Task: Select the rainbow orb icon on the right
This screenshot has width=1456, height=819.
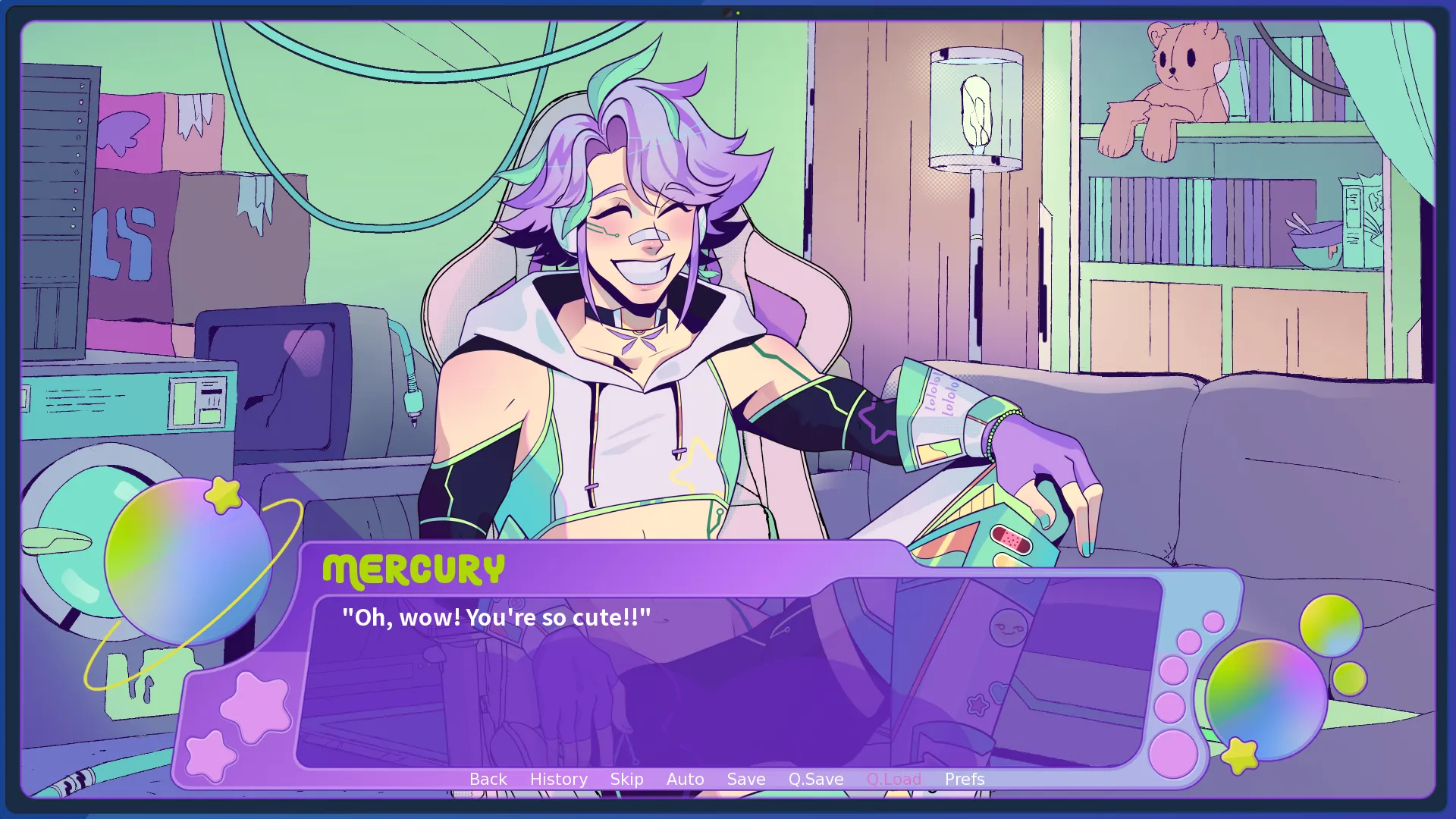Action: [x=1266, y=701]
